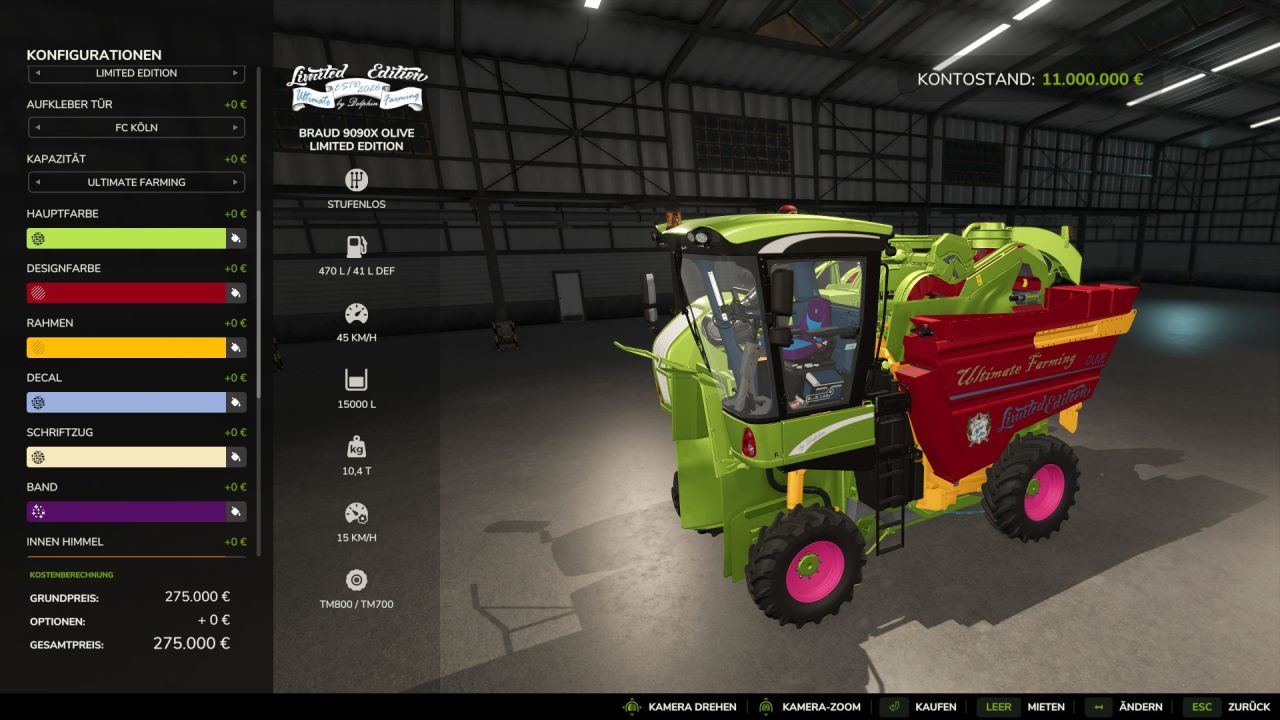Click the Stufenlos transmission icon
This screenshot has width=1280, height=720.
pyautogui.click(x=356, y=180)
